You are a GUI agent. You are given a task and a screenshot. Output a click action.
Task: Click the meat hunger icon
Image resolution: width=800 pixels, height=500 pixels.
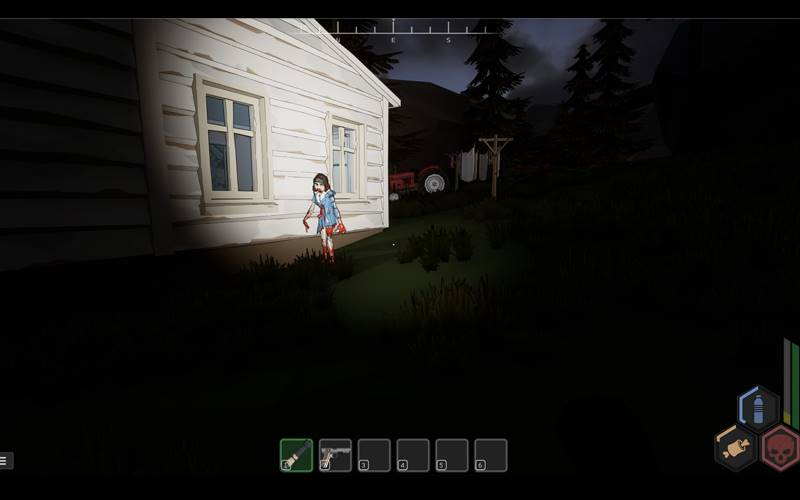(736, 447)
